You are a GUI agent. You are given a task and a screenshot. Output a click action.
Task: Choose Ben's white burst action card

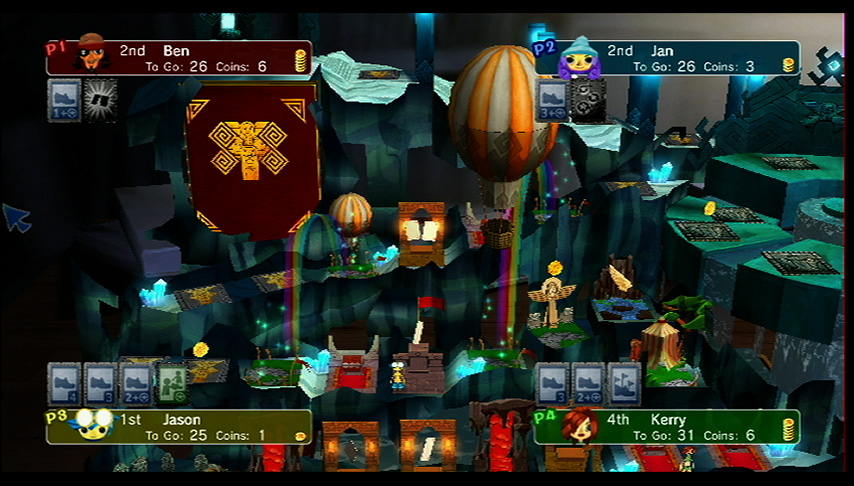[100, 101]
